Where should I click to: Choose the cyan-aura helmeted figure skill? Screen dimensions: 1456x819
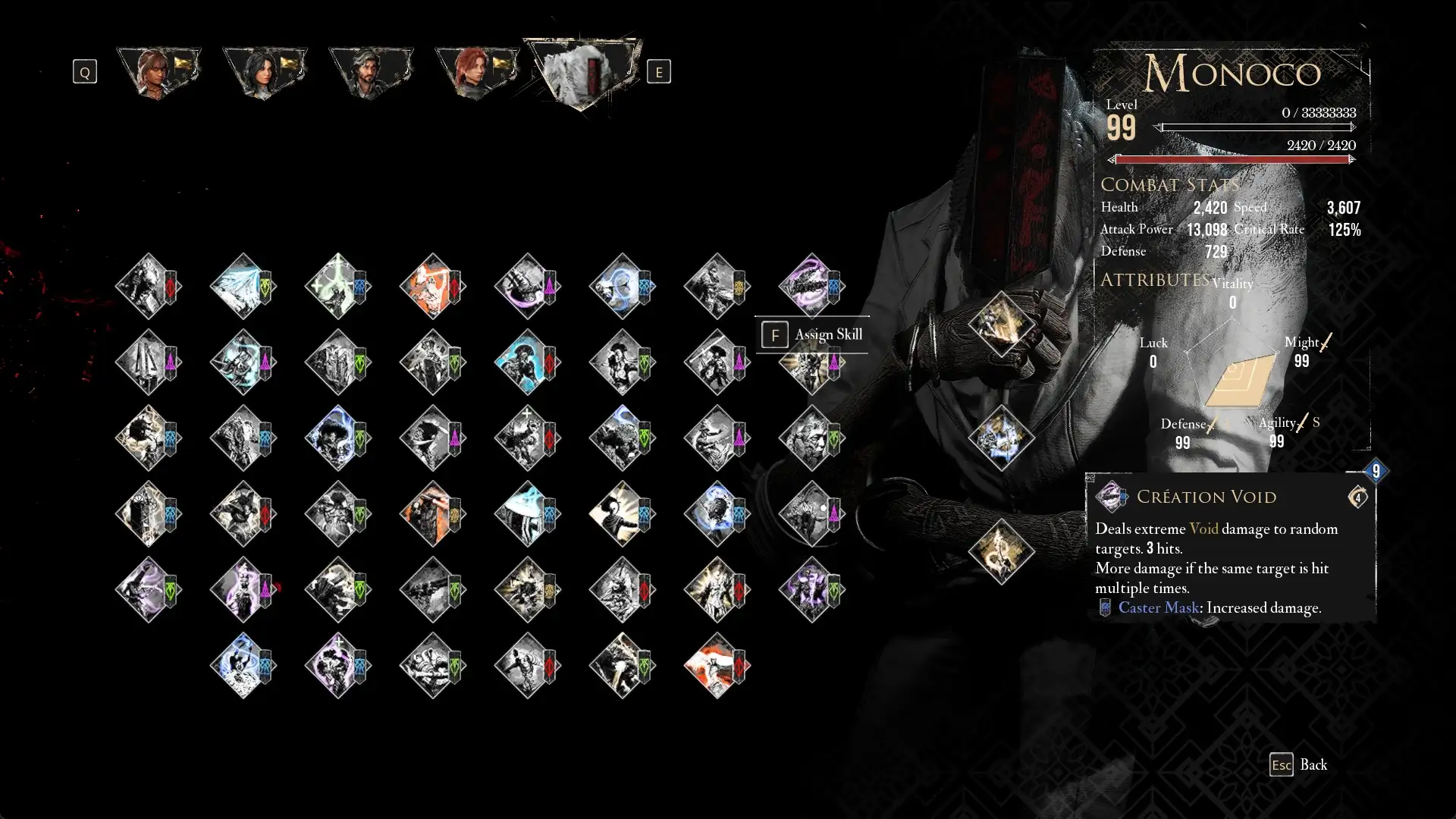527,362
